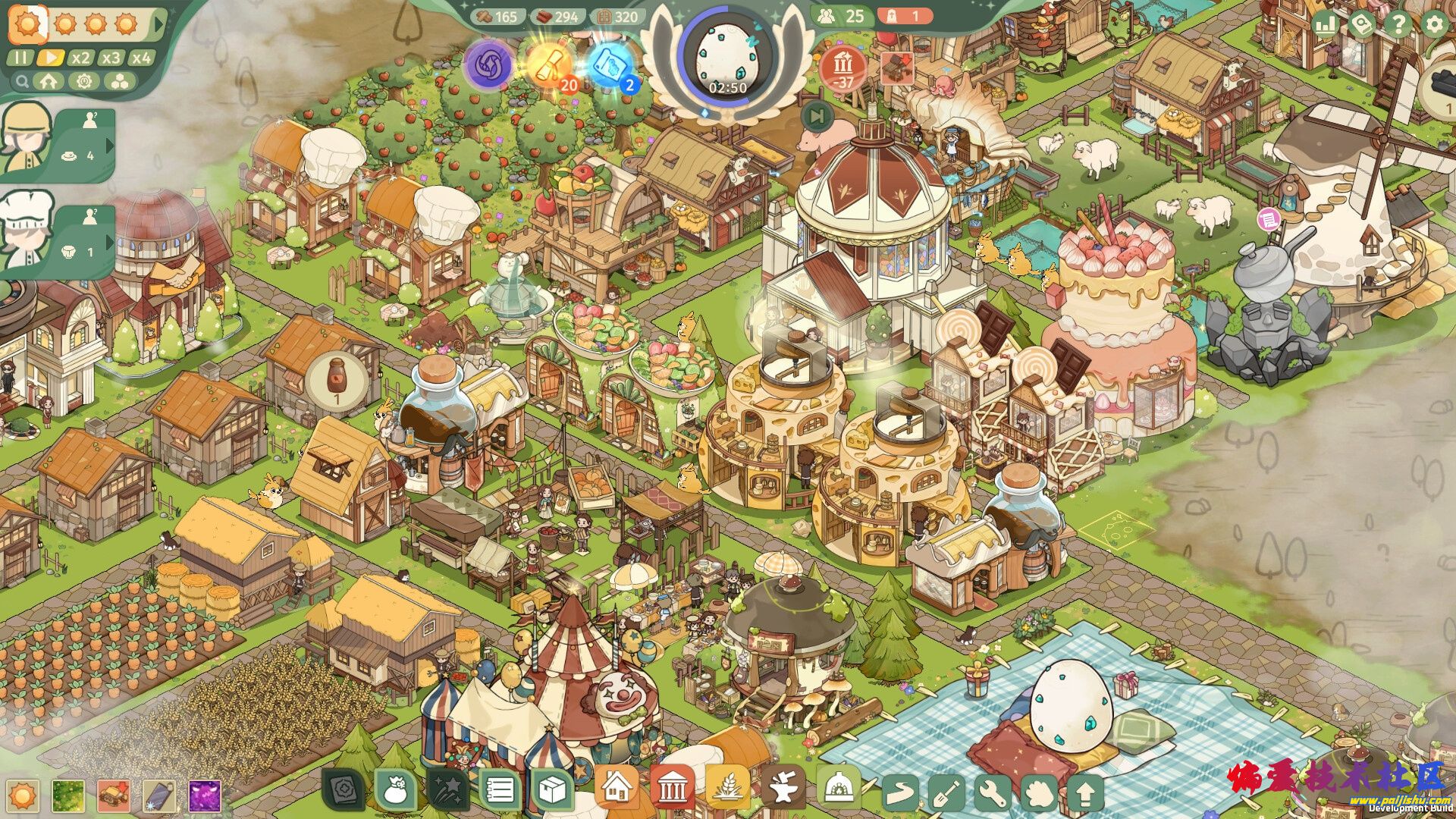The height and width of the screenshot is (819, 1456).
Task: Enable x2 game speed
Action: pyautogui.click(x=80, y=58)
